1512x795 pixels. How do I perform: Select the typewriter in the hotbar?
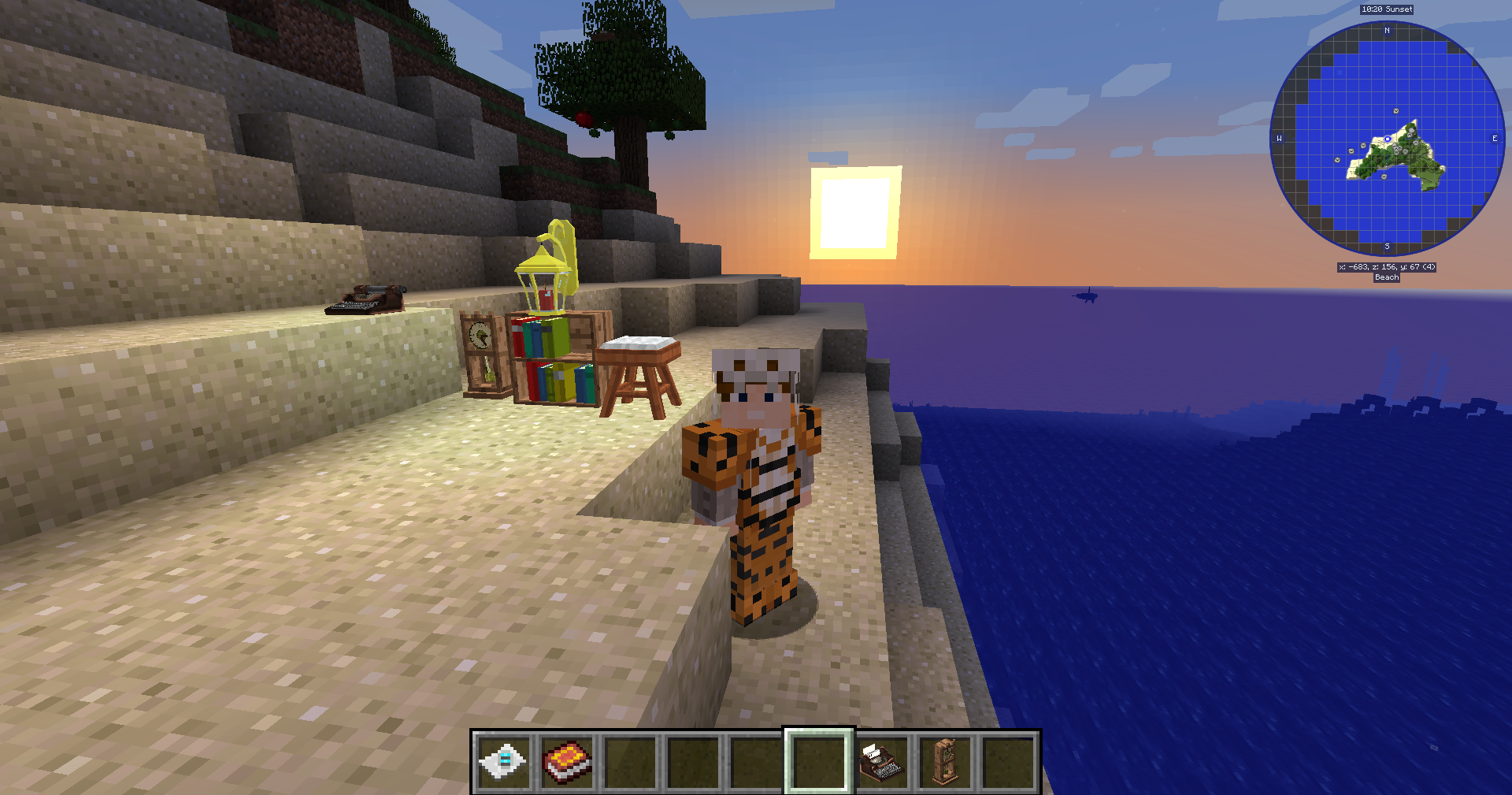(882, 762)
